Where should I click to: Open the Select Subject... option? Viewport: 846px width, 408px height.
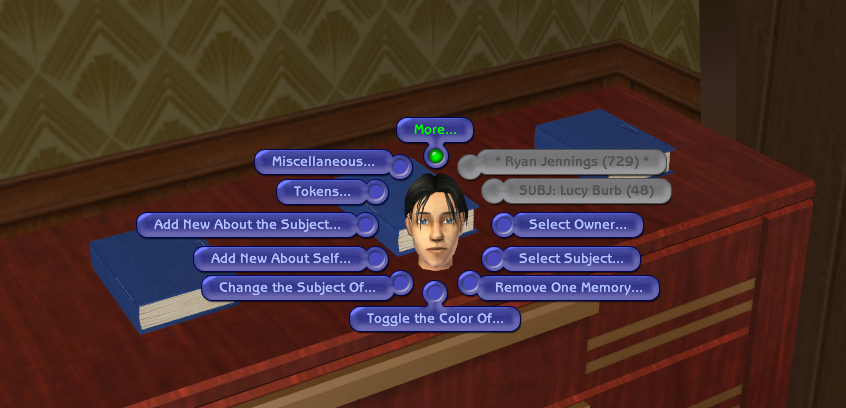click(571, 258)
